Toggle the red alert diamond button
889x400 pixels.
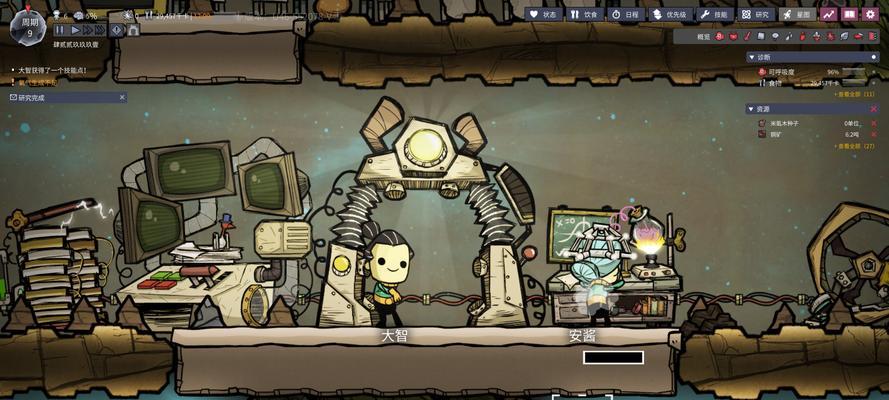[x=117, y=31]
